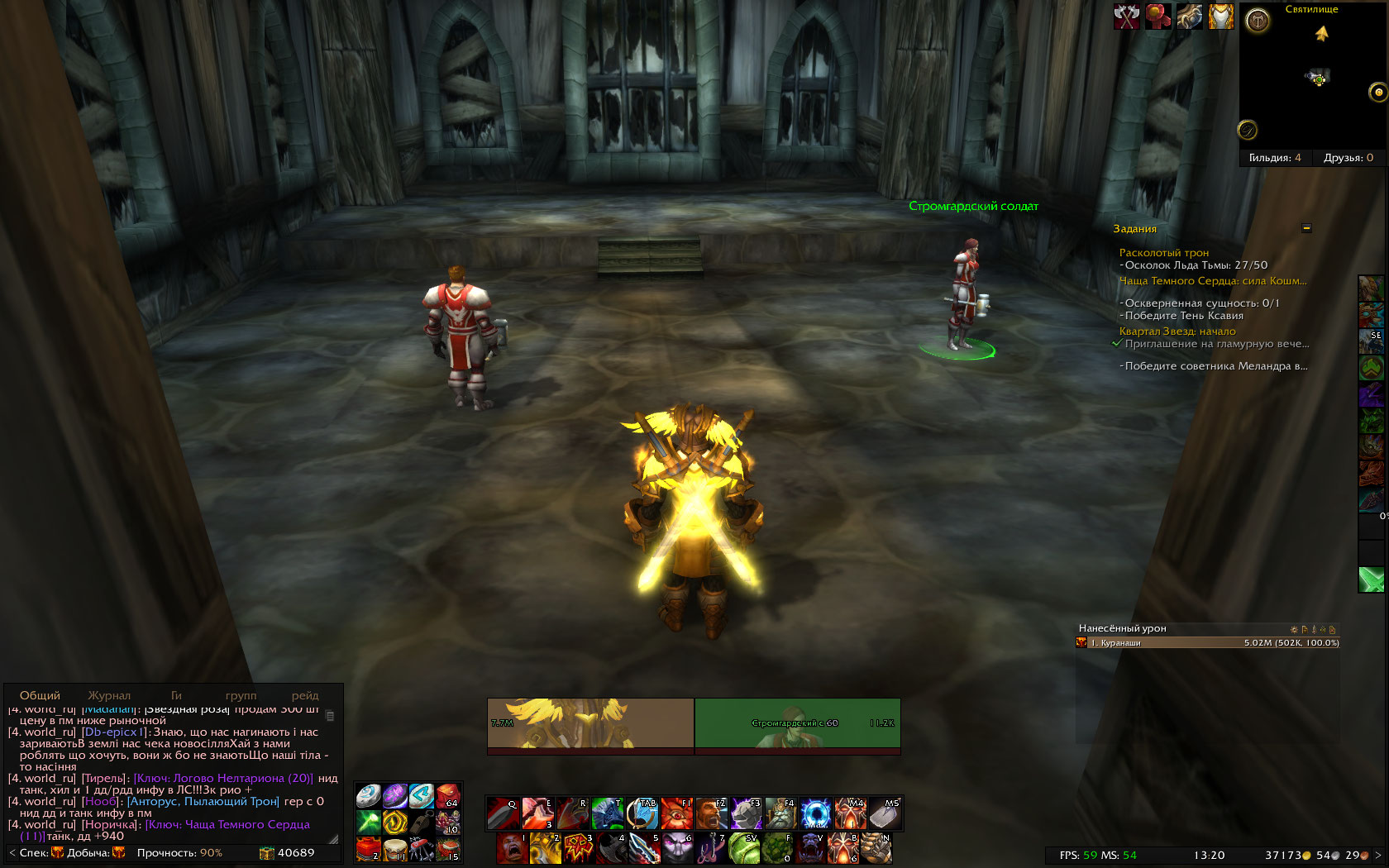Image resolution: width=1389 pixels, height=868 pixels.
Task: Open the Квартал Звезд: начало quest
Action: point(1177,331)
